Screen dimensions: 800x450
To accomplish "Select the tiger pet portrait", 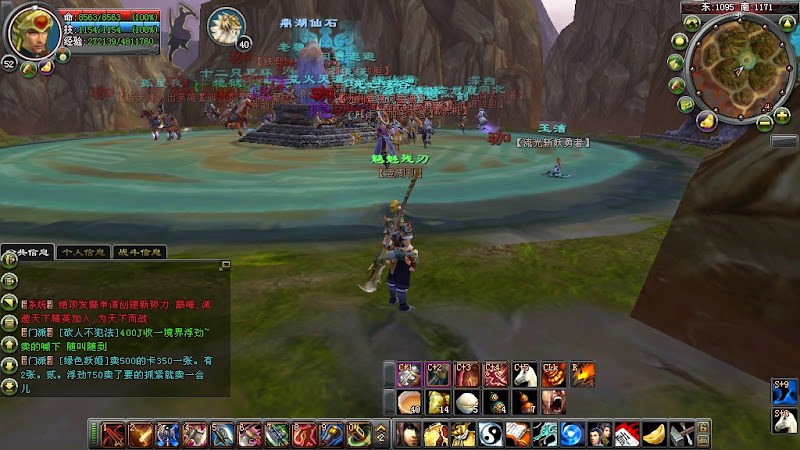I will point(228,26).
